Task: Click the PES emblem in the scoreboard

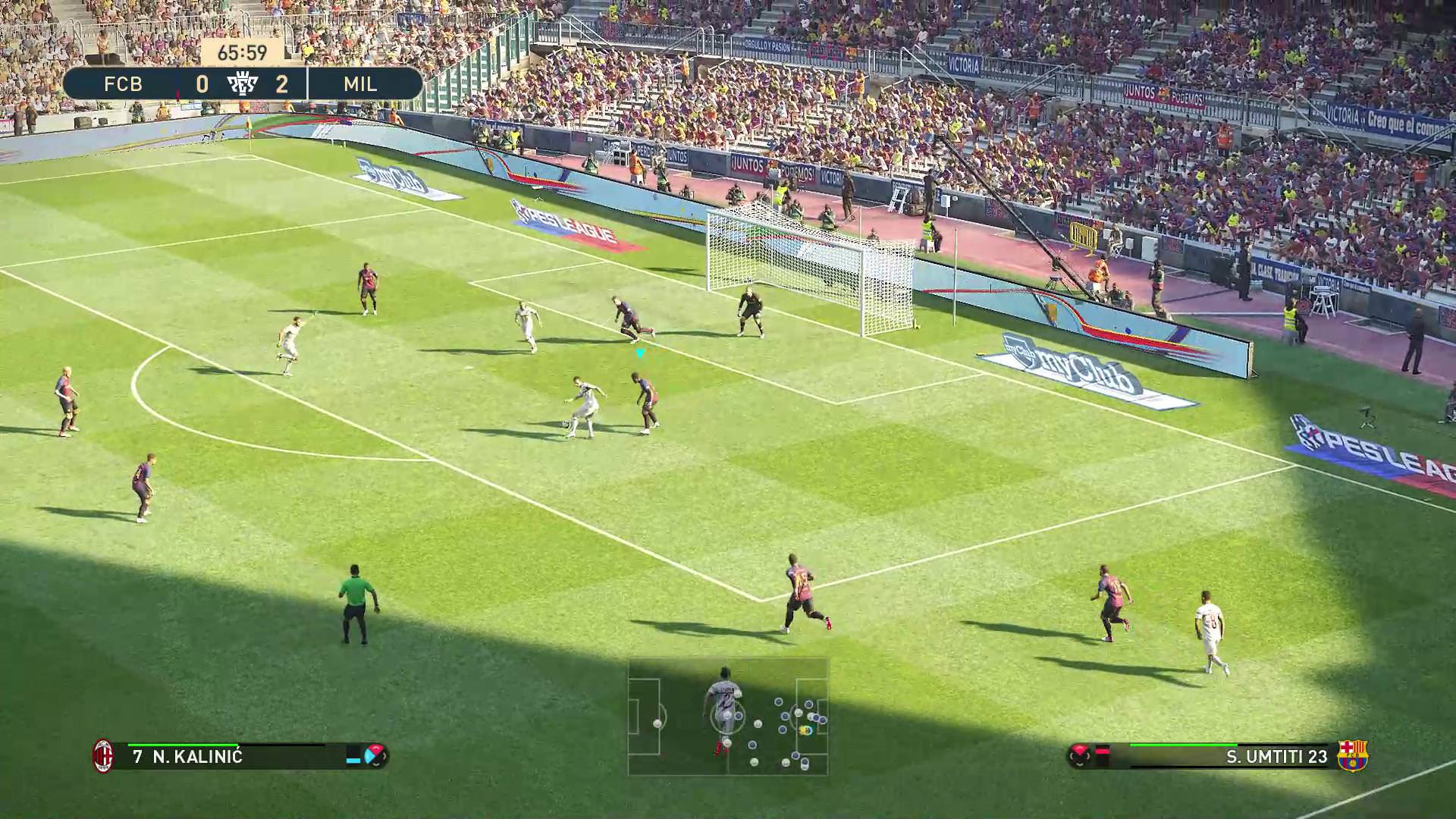Action: 243,83
